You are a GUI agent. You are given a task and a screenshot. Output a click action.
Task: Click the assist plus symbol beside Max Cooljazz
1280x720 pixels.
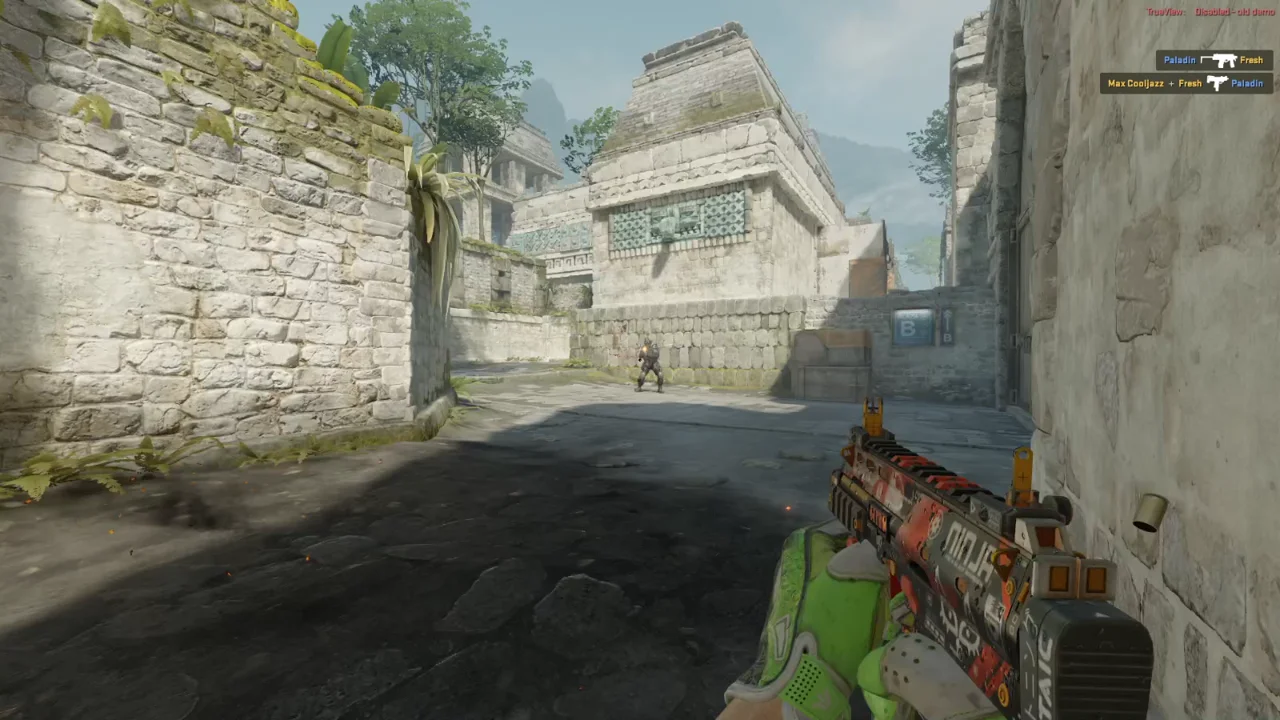1172,83
